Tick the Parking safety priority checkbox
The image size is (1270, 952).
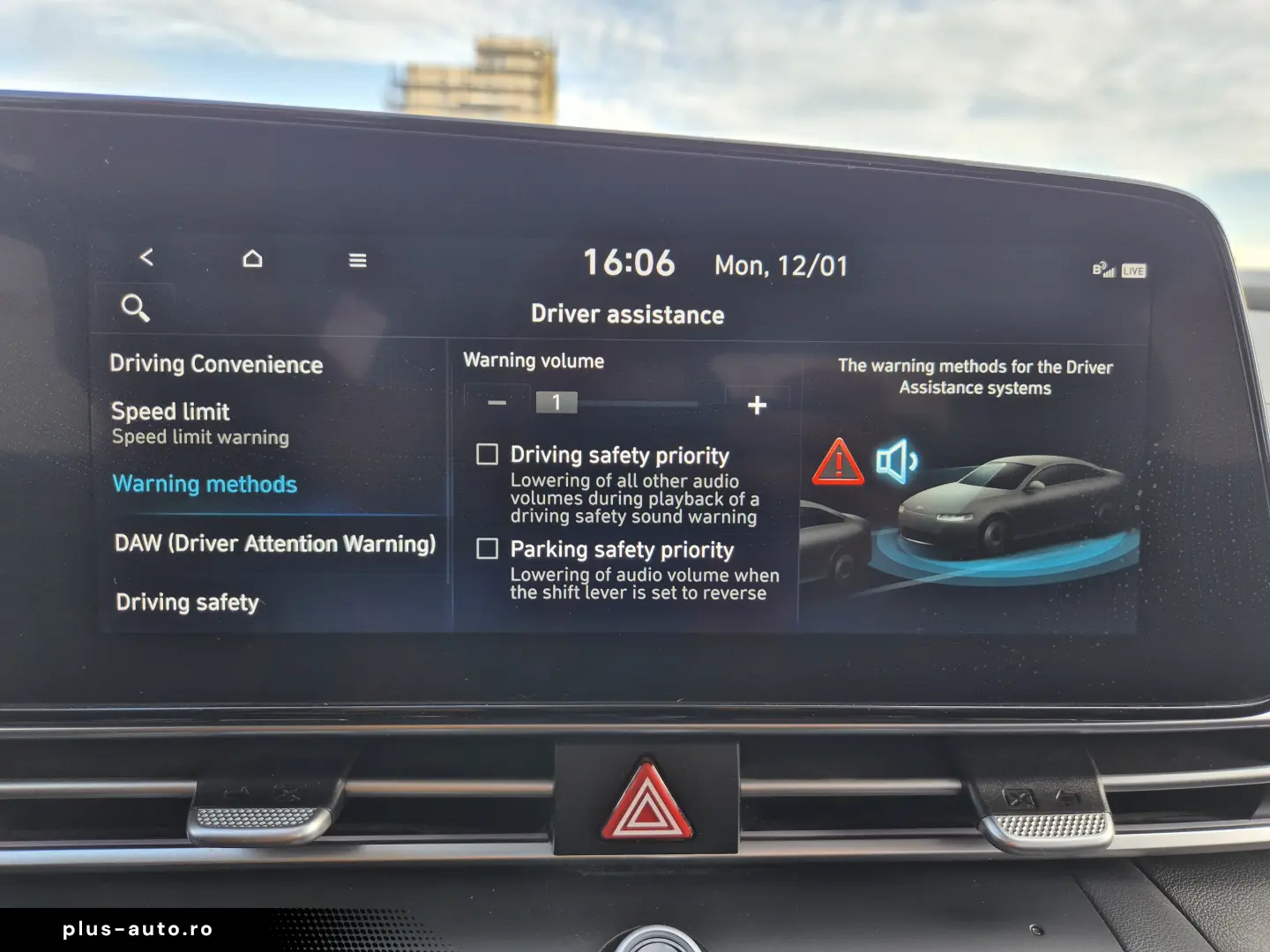487,549
